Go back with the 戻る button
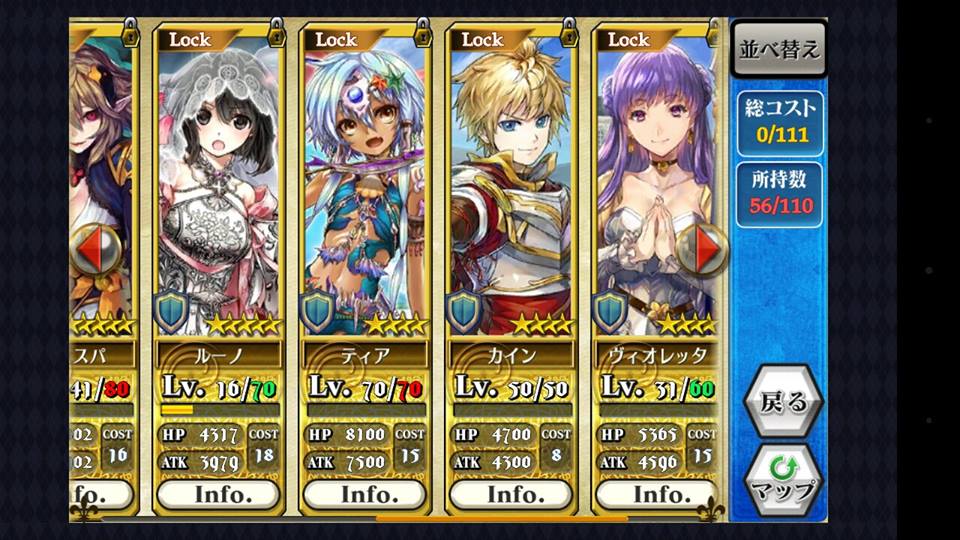960x540 pixels. coord(783,402)
